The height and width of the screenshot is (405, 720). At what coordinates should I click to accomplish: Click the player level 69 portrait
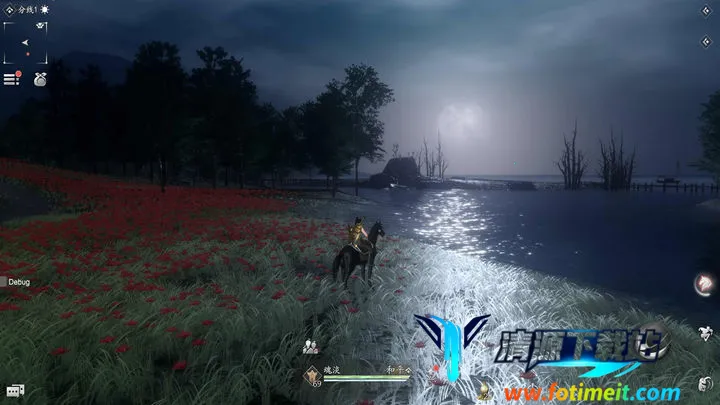[x=313, y=376]
